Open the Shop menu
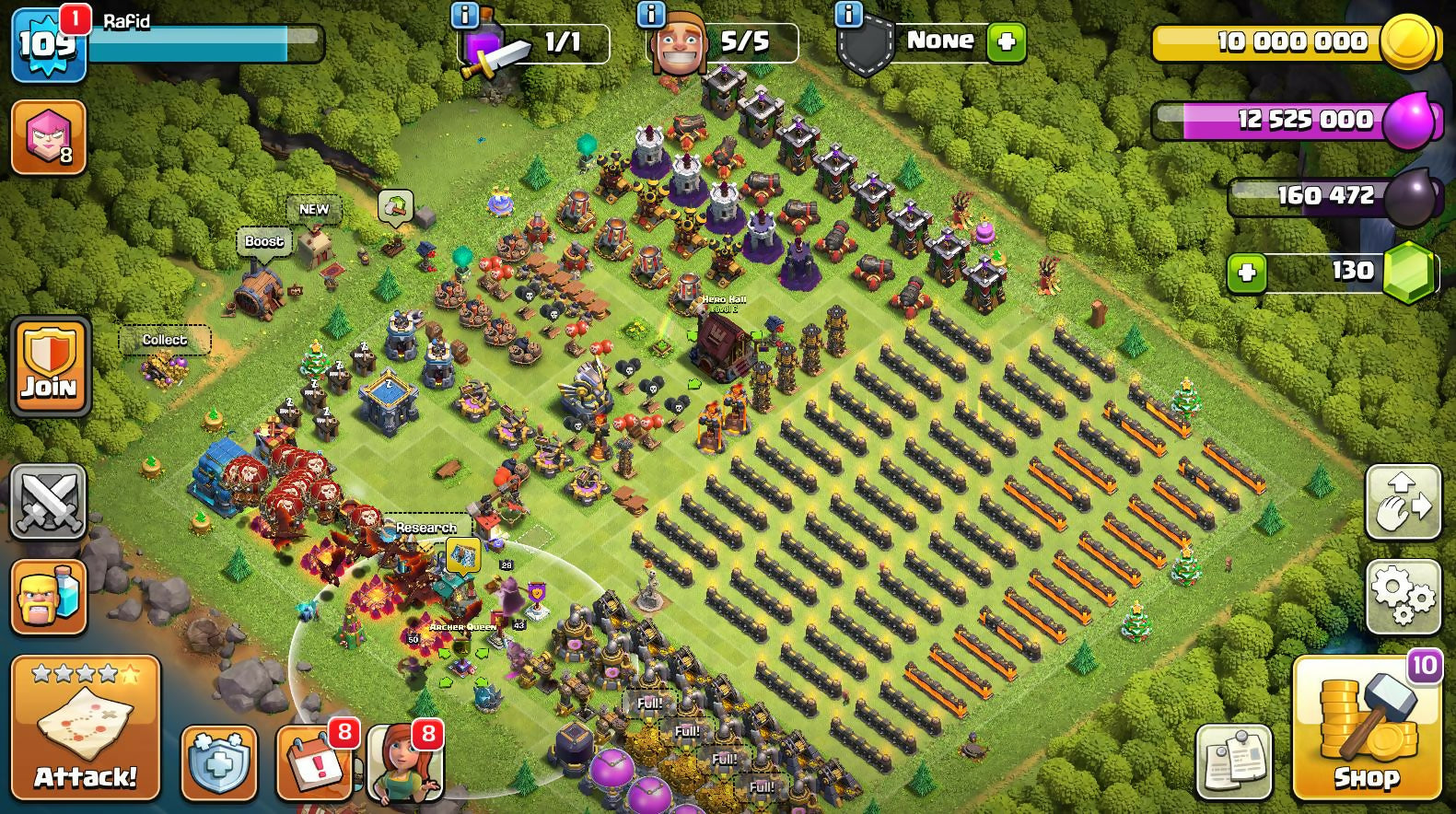1456x814 pixels. click(1366, 727)
